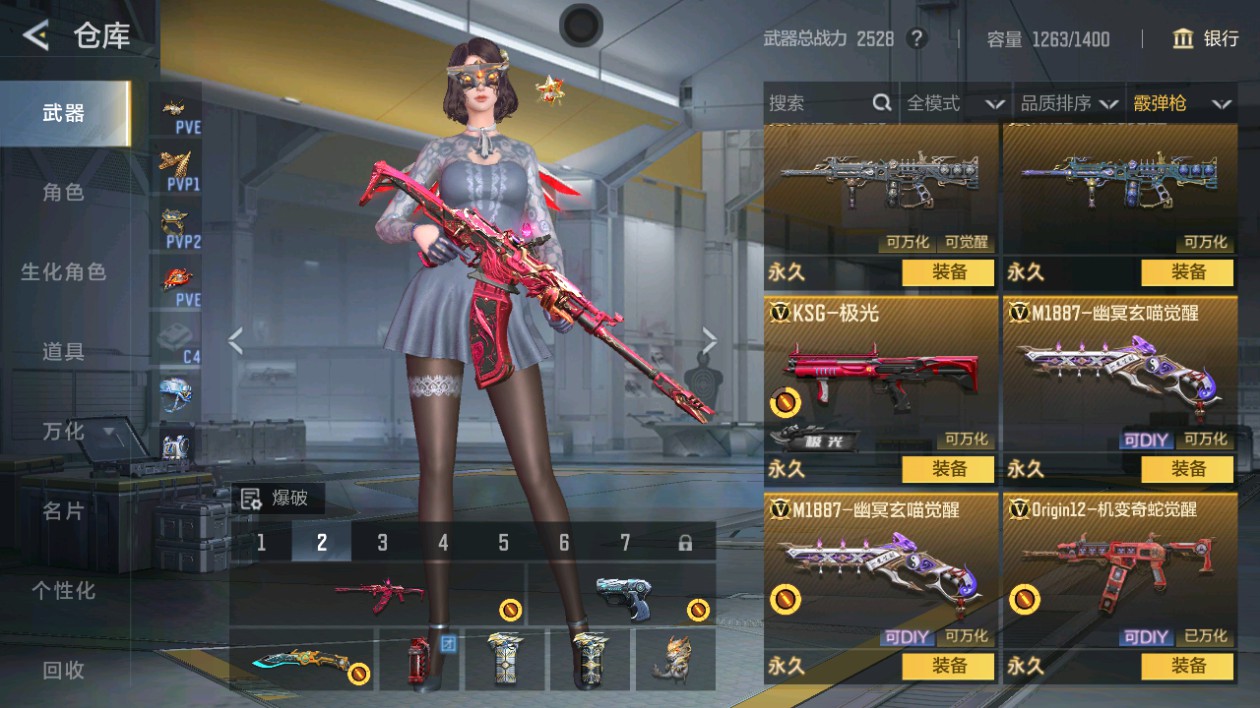The image size is (1260, 708).
Task: Show the weapon power help tooltip
Action: click(x=916, y=39)
